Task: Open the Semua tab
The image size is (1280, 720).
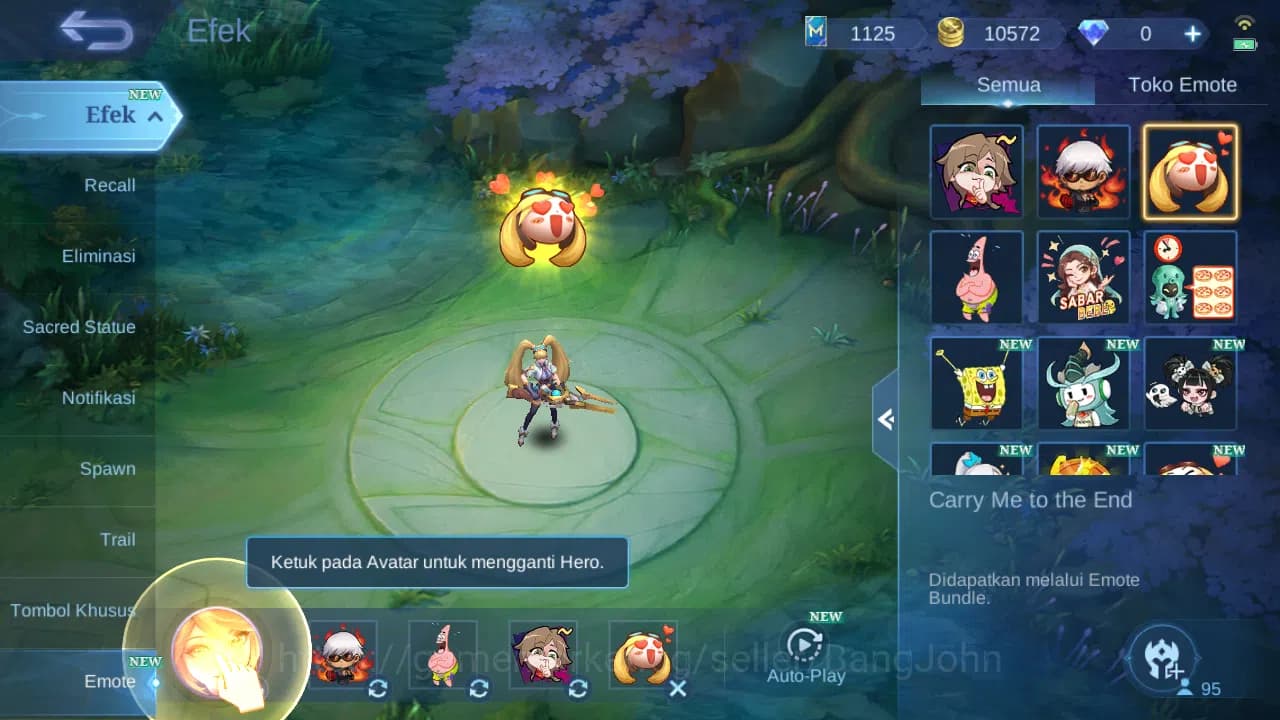Action: [x=1007, y=85]
